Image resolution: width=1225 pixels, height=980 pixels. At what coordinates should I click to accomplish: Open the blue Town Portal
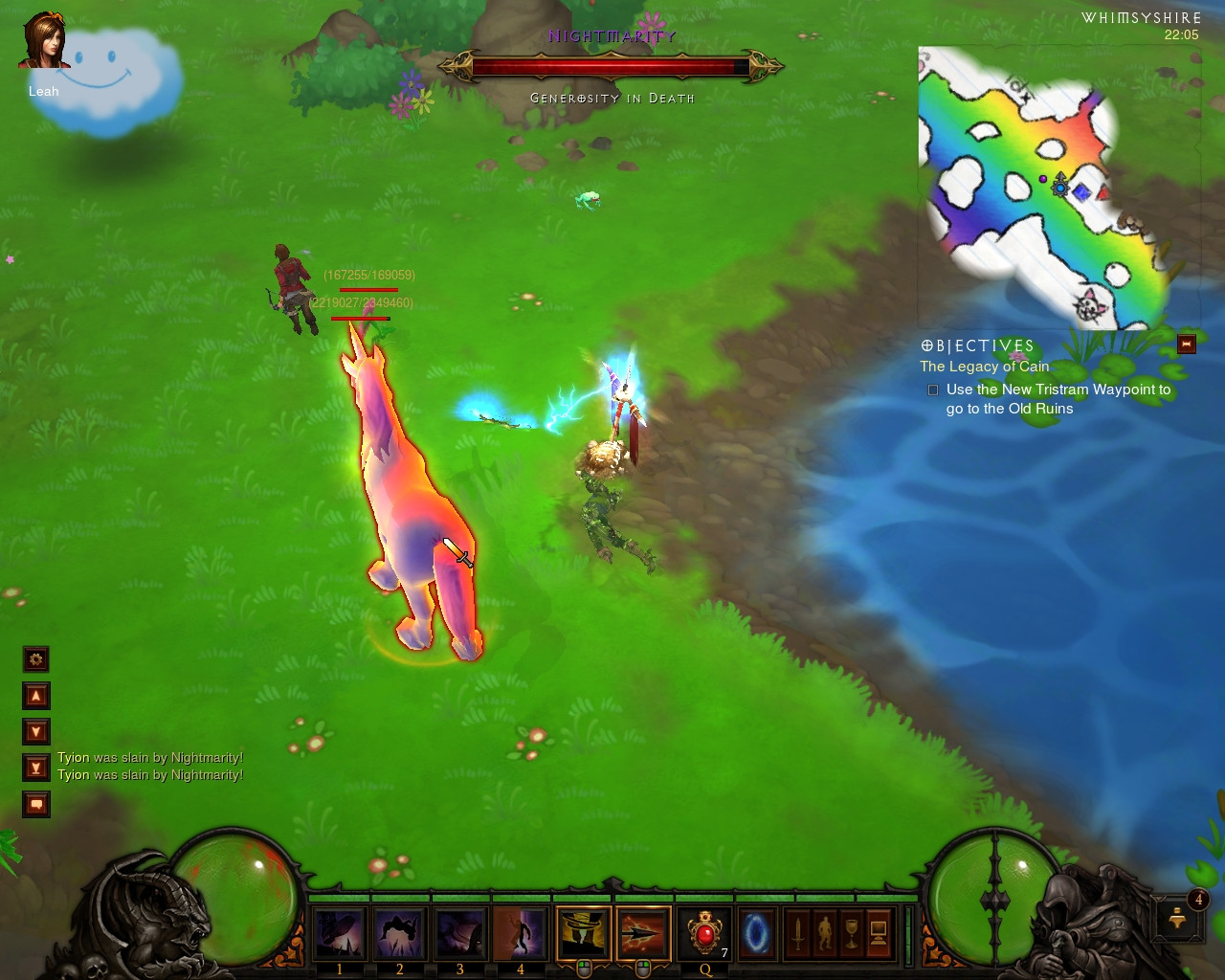[x=756, y=932]
